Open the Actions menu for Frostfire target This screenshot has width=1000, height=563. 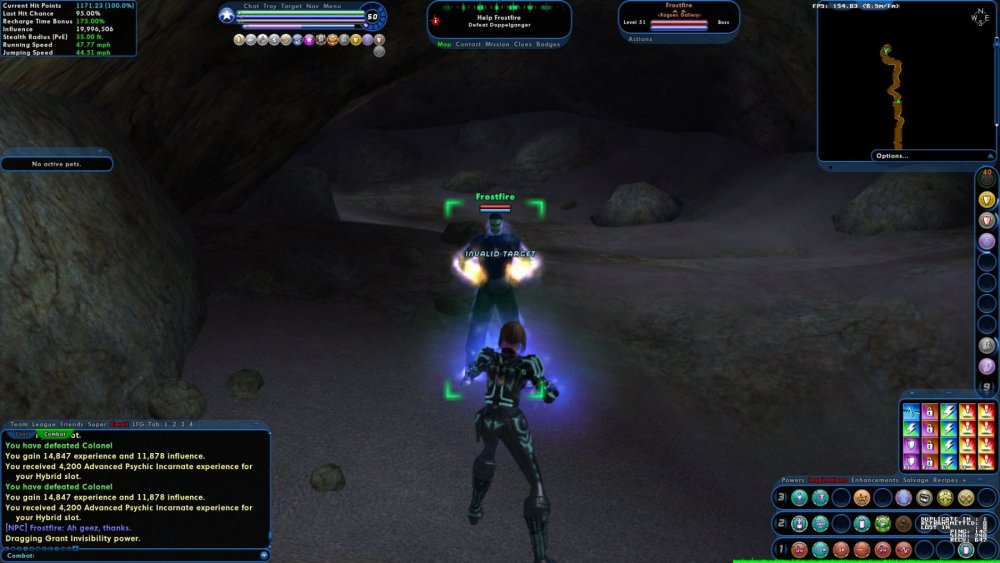click(640, 39)
